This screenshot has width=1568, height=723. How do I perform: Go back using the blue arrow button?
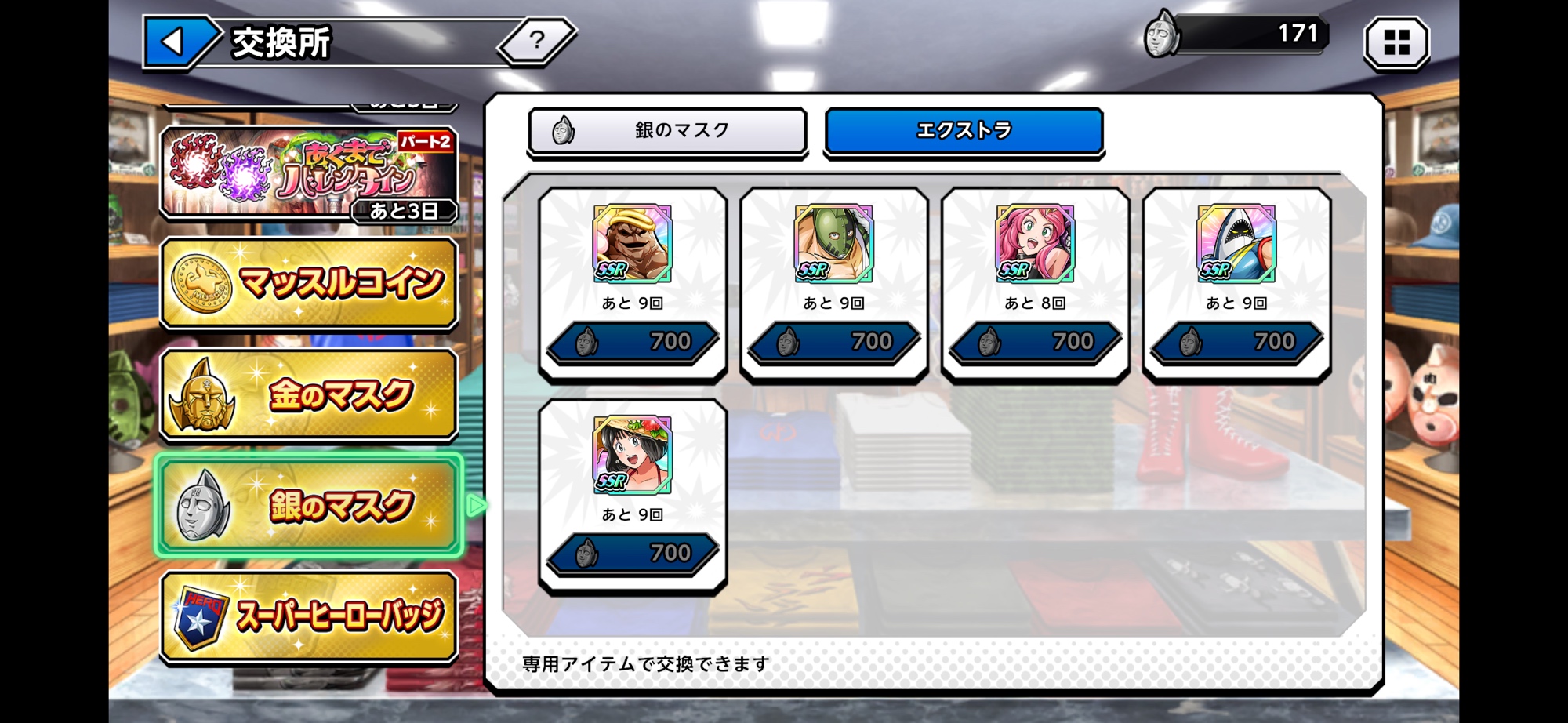click(174, 42)
